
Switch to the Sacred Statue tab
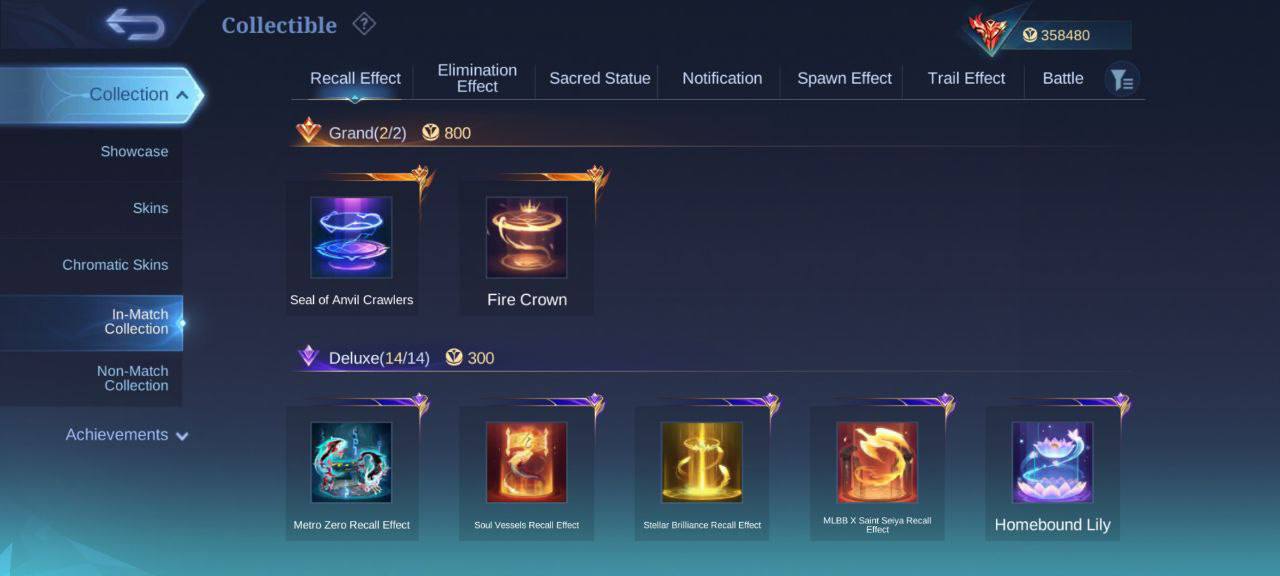click(x=600, y=78)
